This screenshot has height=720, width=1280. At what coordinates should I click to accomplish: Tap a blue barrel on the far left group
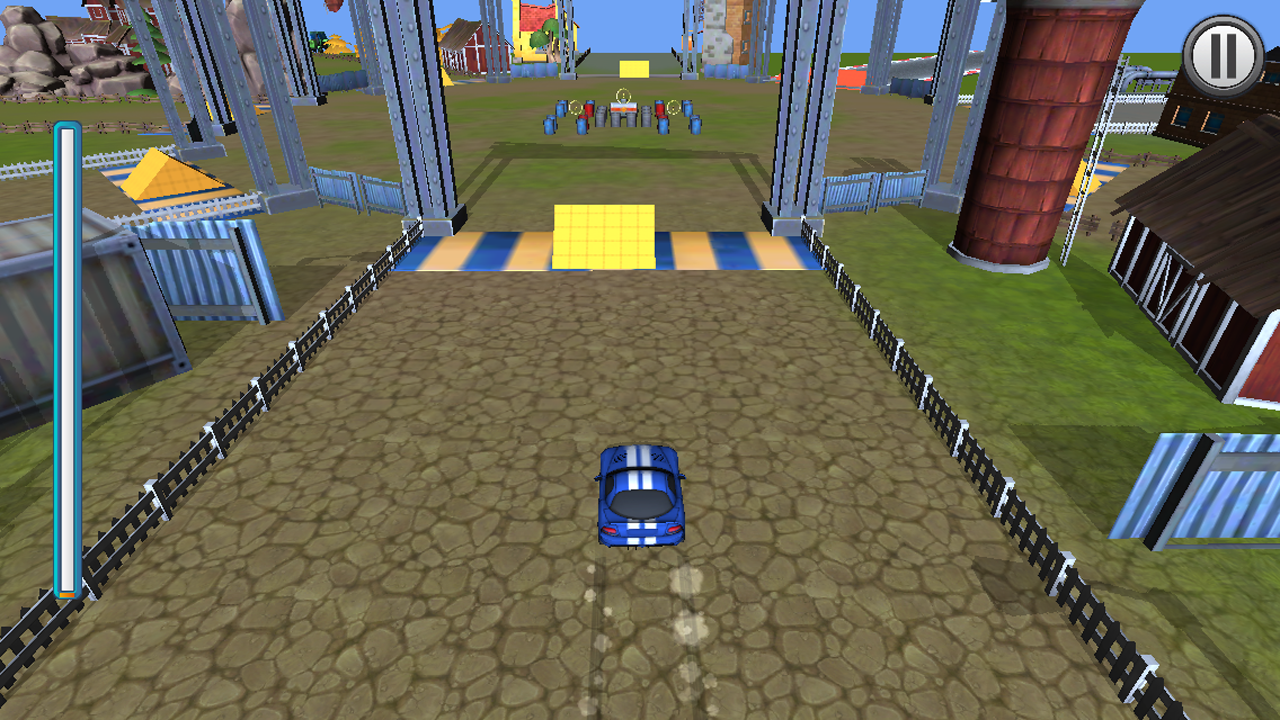click(x=550, y=125)
